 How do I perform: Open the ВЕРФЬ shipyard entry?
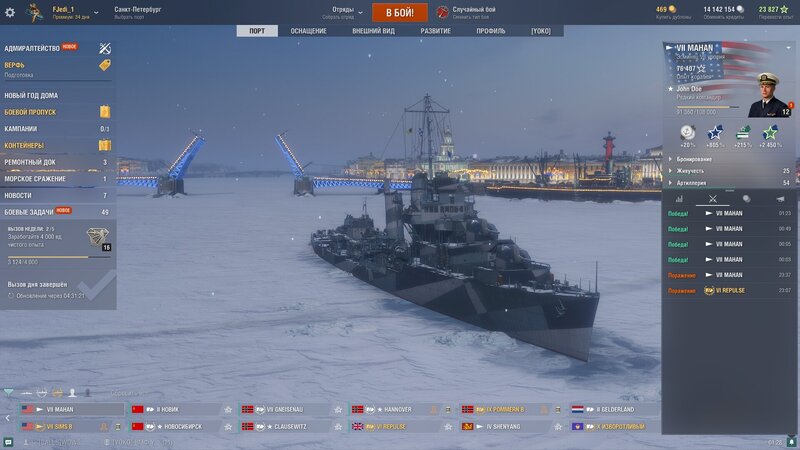(x=15, y=64)
